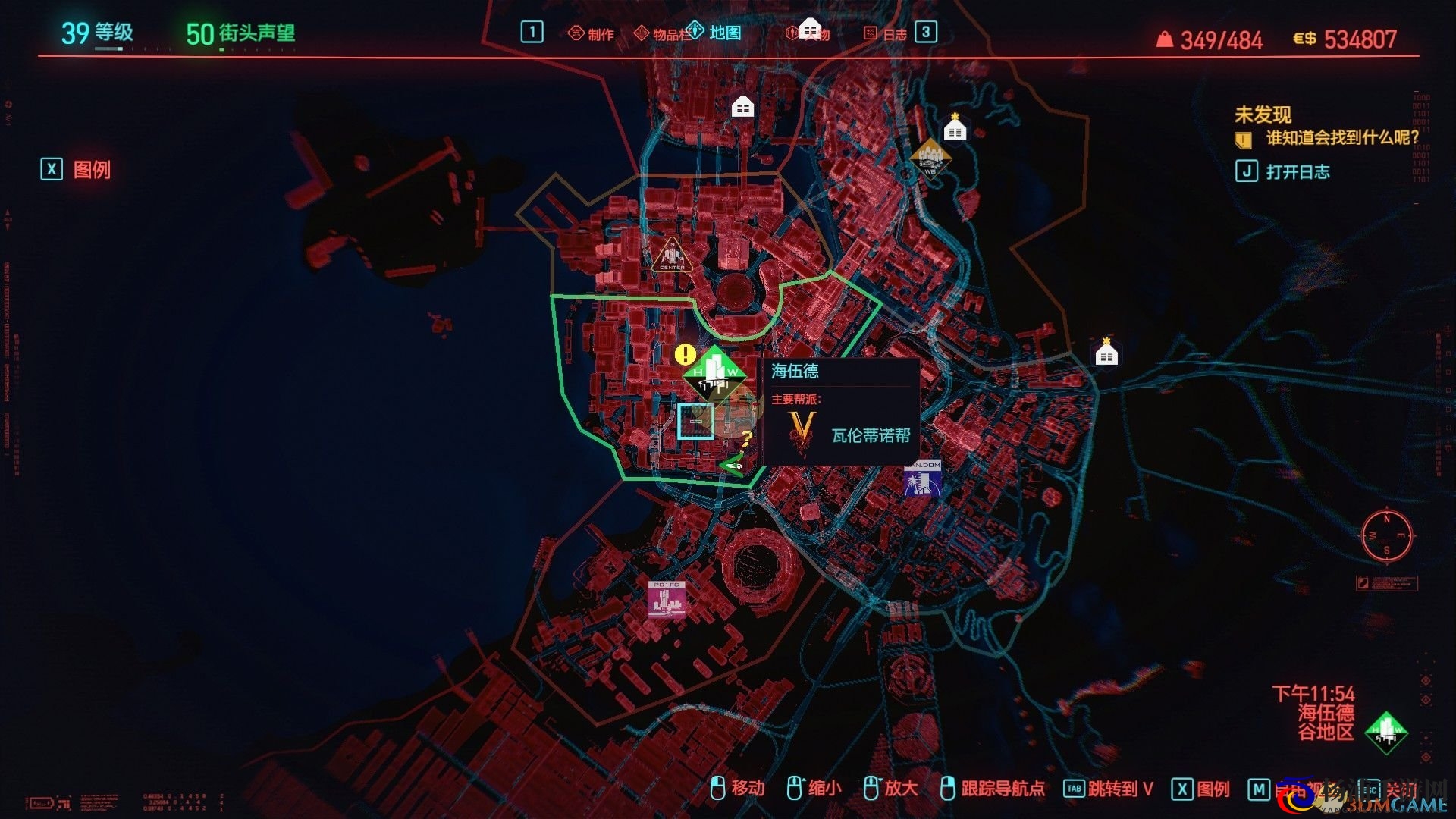Switch to the 制作 crafting tab
Viewport: 1456px width, 819px height.
[591, 34]
